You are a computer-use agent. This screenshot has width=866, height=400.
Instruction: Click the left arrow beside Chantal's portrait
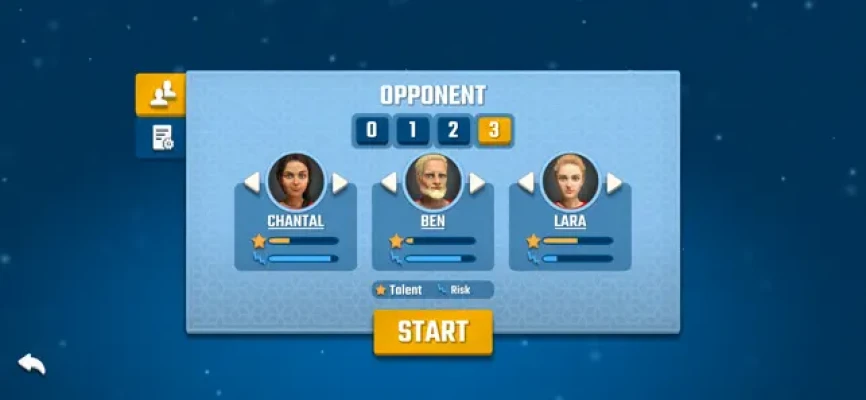pyautogui.click(x=252, y=183)
